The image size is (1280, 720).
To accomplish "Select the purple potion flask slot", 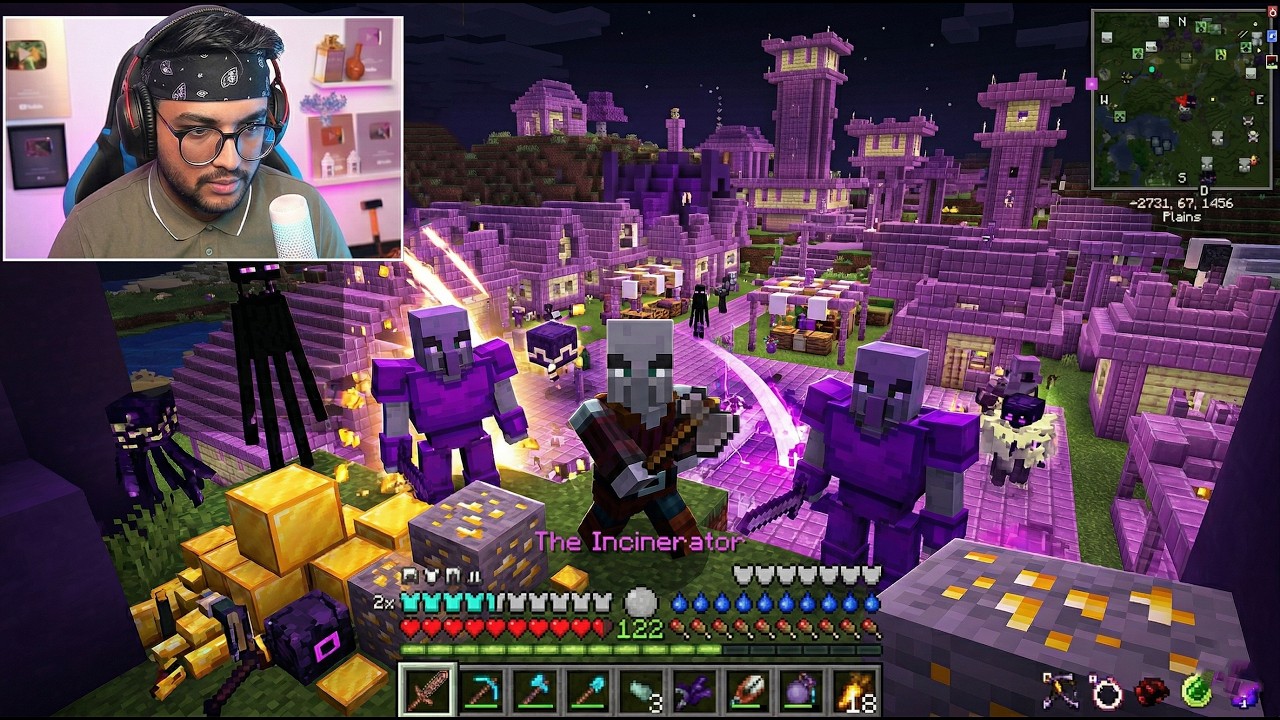I will pos(799,690).
